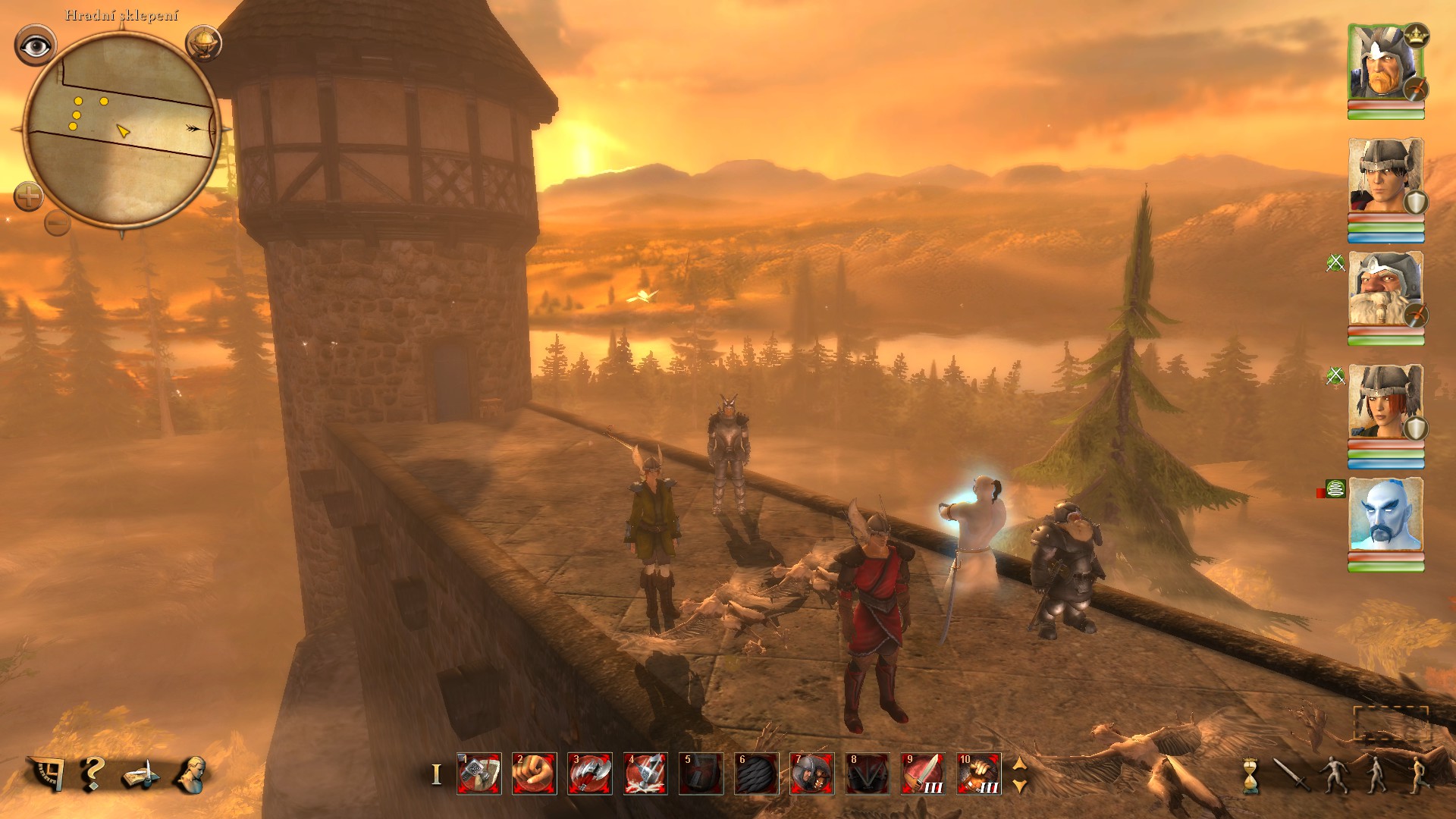Open the help question mark button
The image size is (1456, 819).
click(92, 773)
